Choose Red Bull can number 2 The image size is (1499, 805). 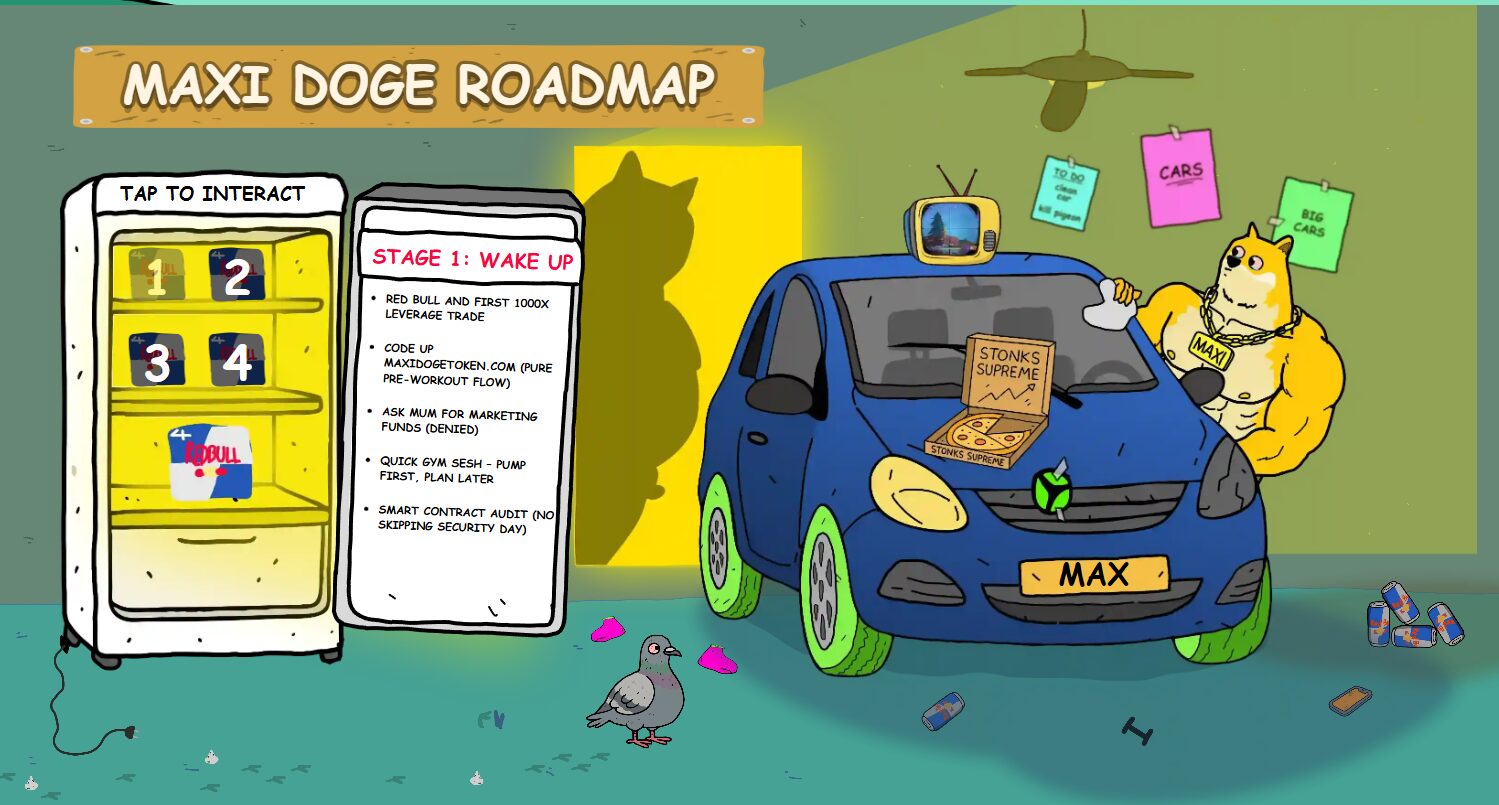tap(237, 274)
